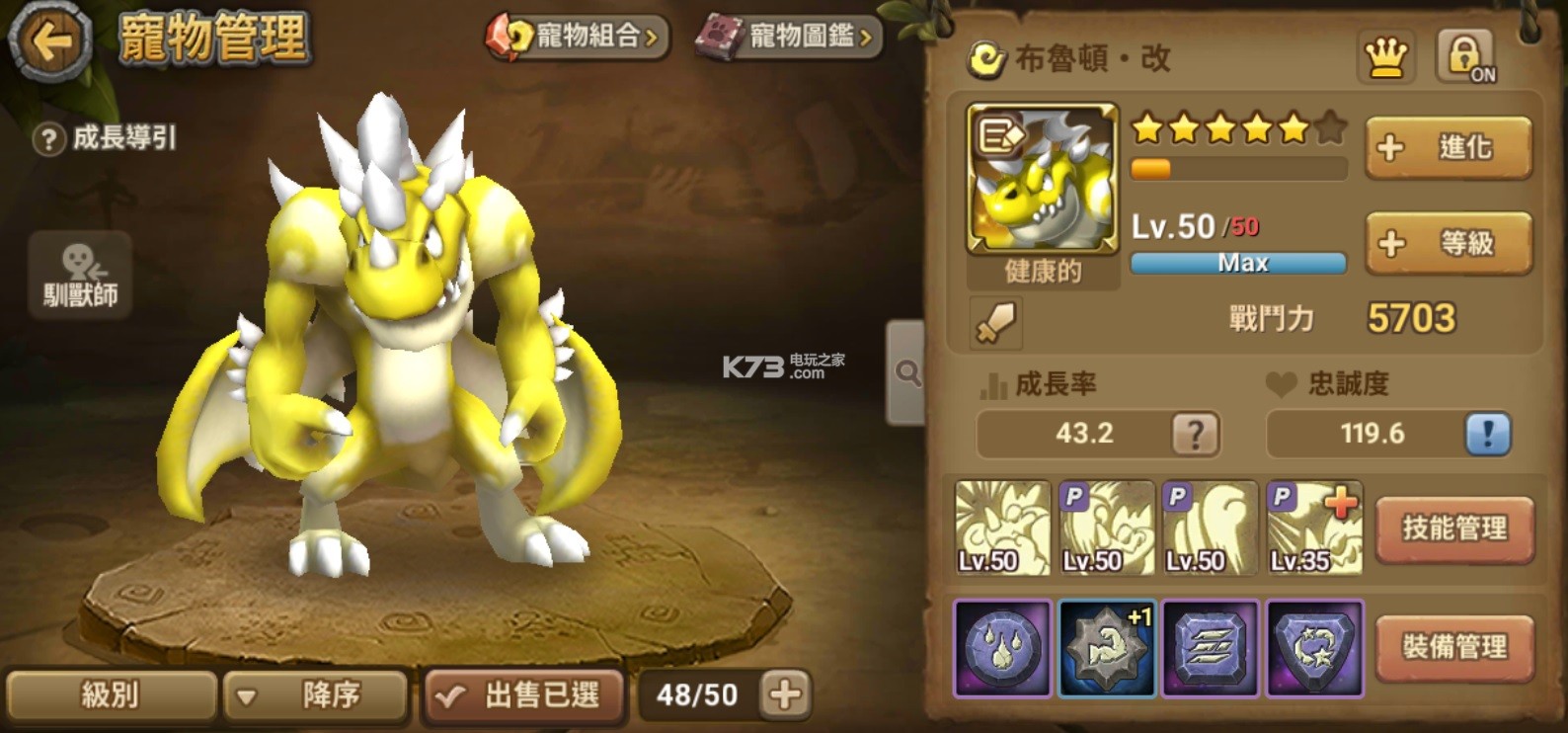
Task: Show the 成長導引 growth guide
Action: 106,138
